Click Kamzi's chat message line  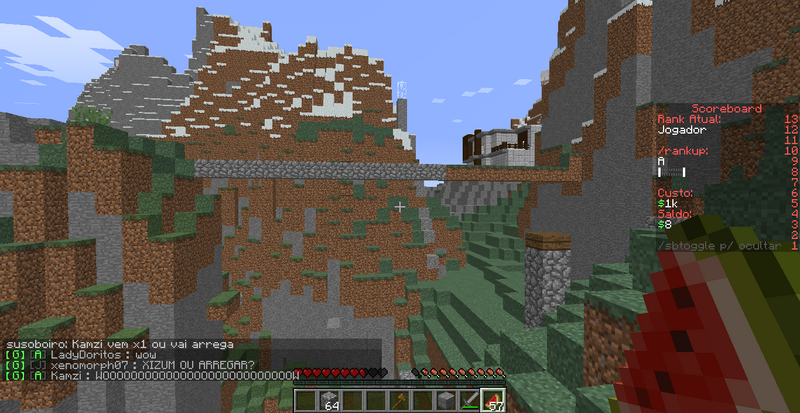(x=150, y=375)
